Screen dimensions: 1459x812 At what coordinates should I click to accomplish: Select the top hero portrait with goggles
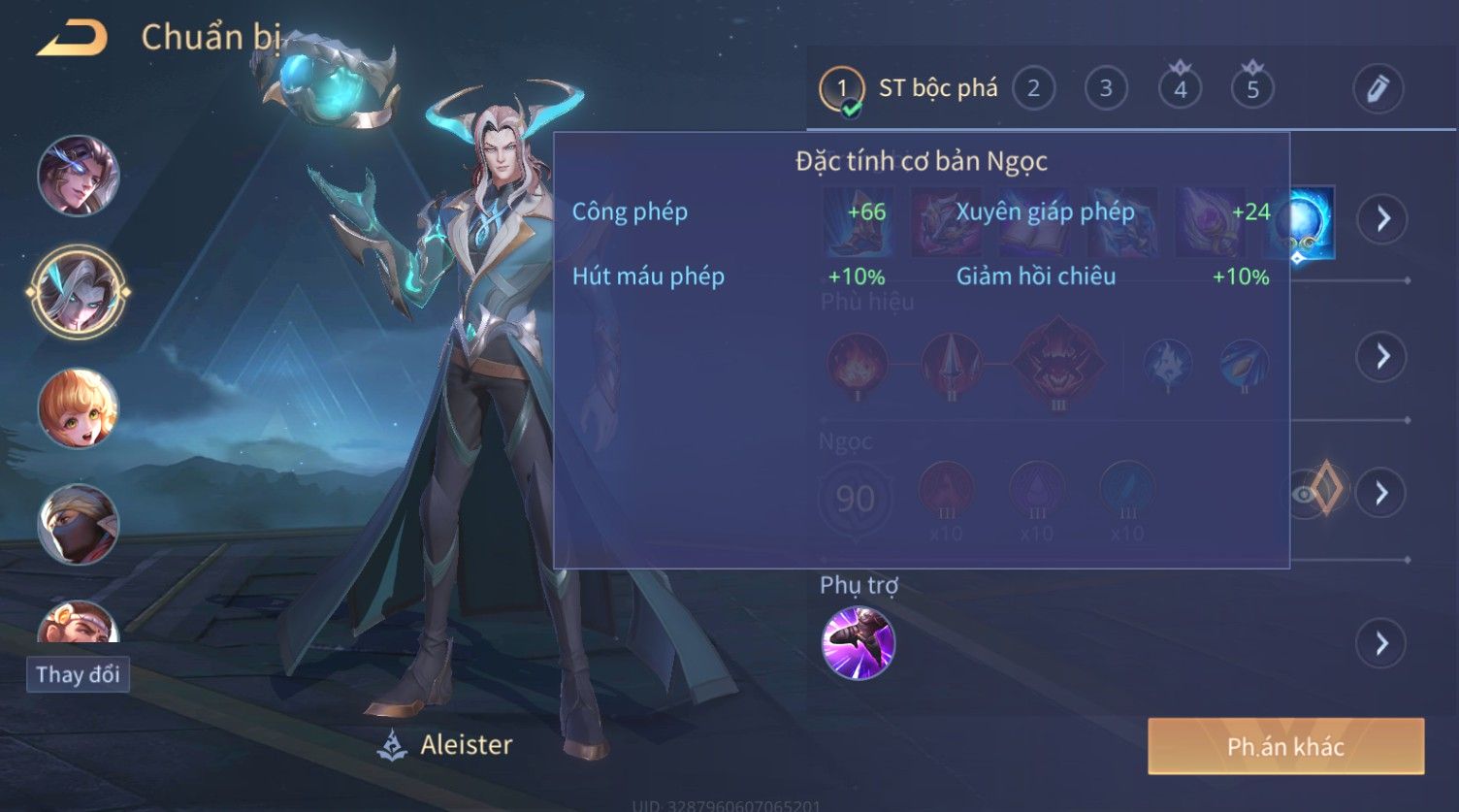78,176
